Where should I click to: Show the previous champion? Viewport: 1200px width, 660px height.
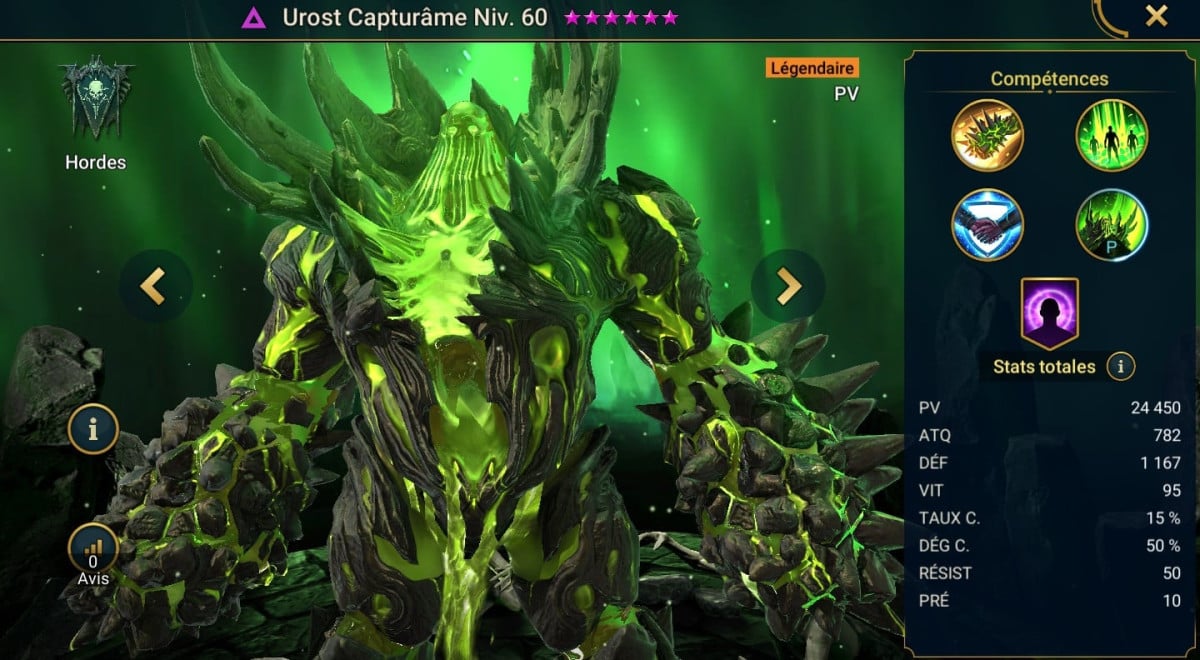152,286
